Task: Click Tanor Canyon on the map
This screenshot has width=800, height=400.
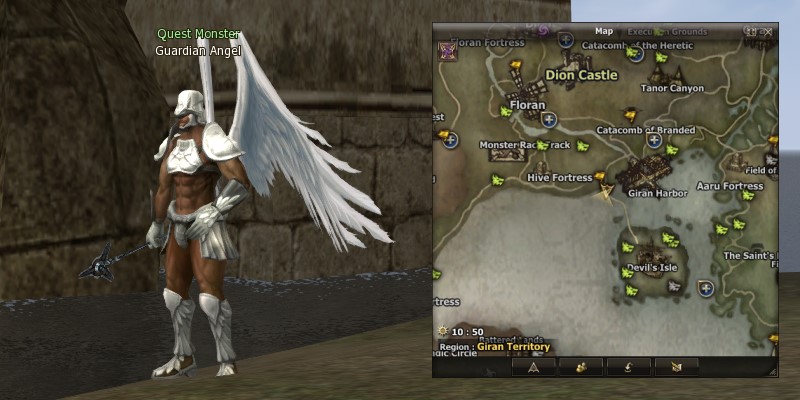Action: pos(672,88)
